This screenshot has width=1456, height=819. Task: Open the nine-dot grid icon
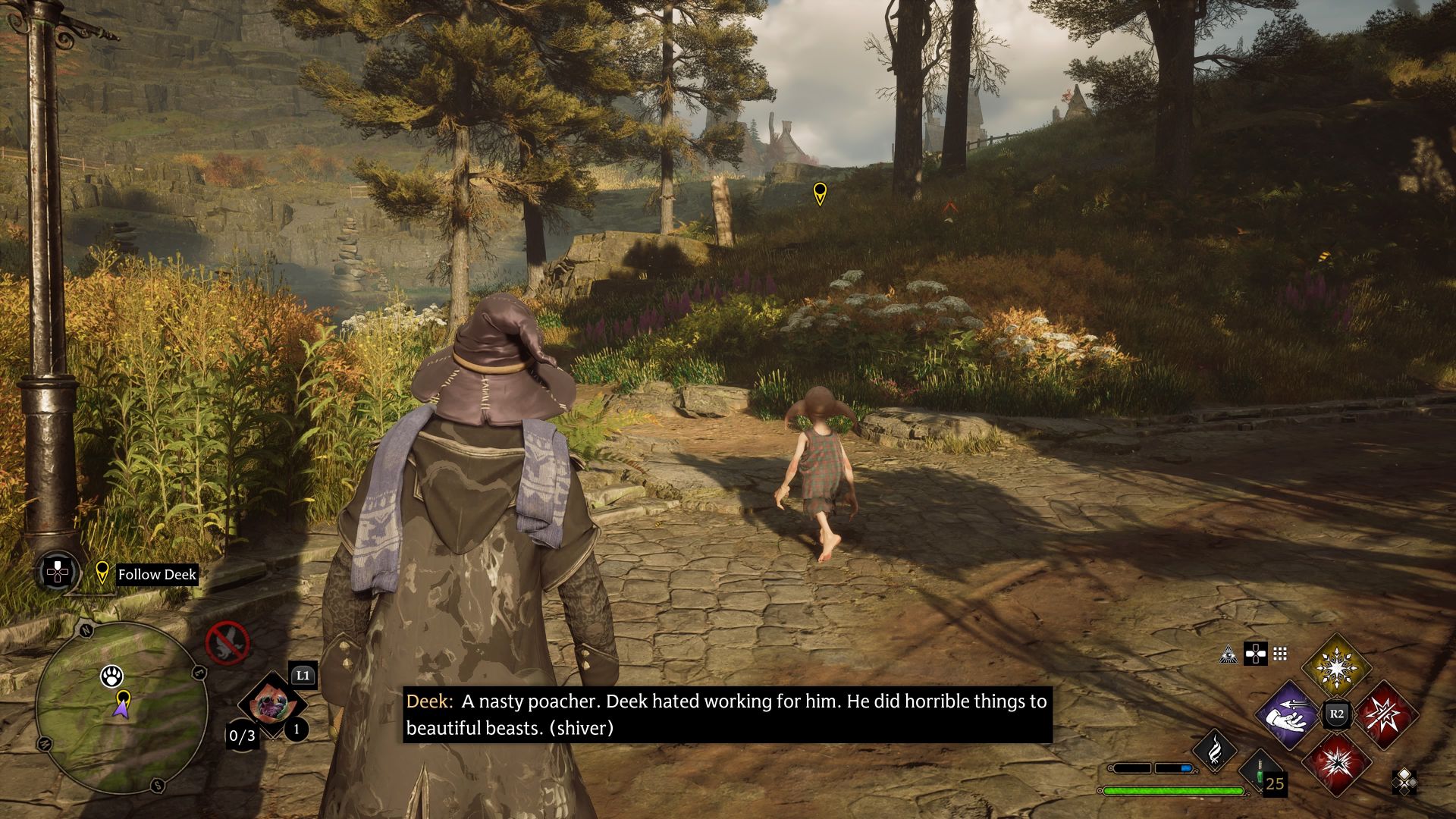pos(1281,654)
